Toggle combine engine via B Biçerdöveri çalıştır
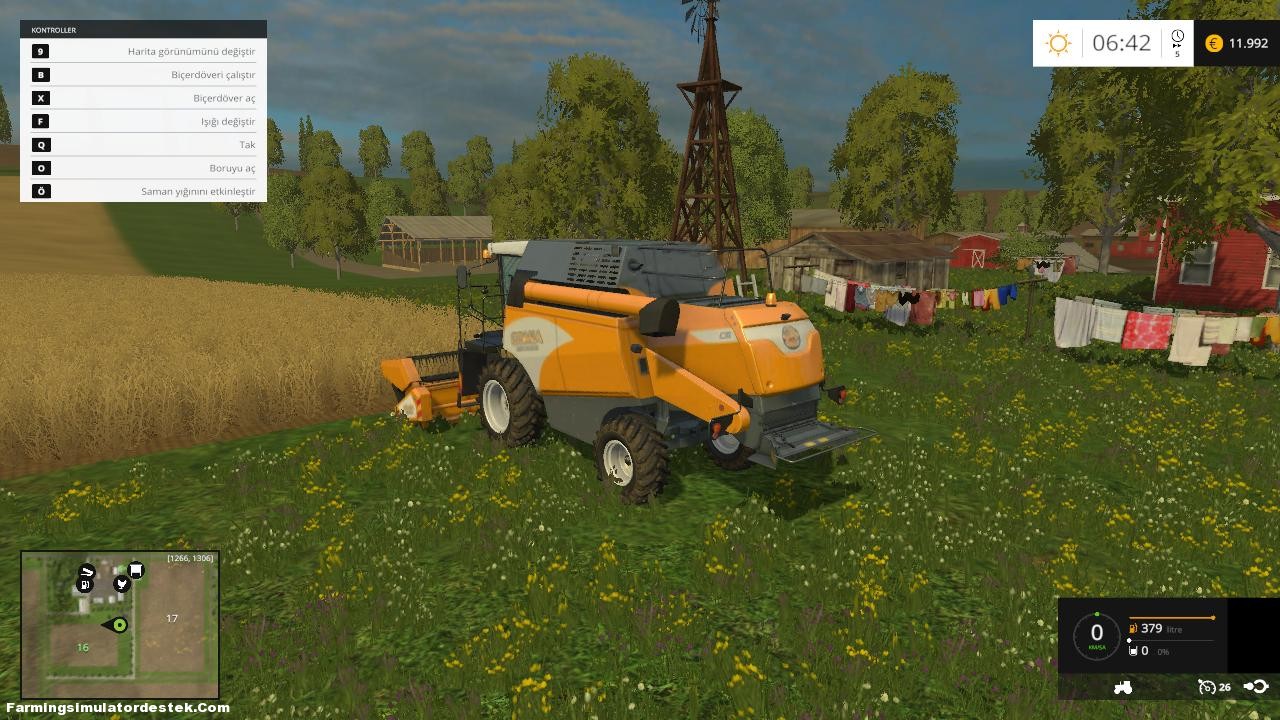The image size is (1280, 720). point(143,74)
